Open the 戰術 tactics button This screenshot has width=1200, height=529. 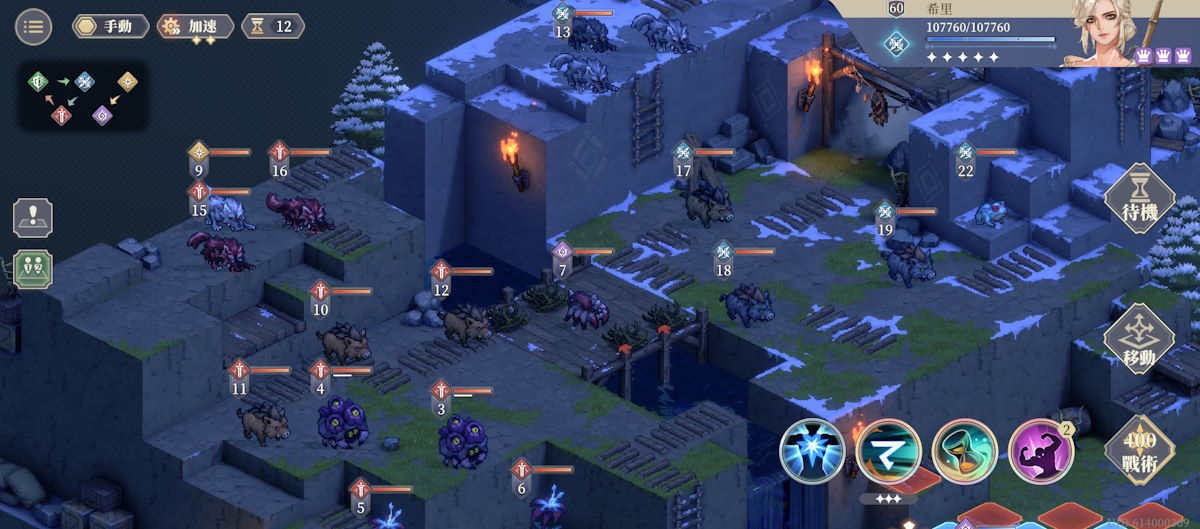point(1138,450)
